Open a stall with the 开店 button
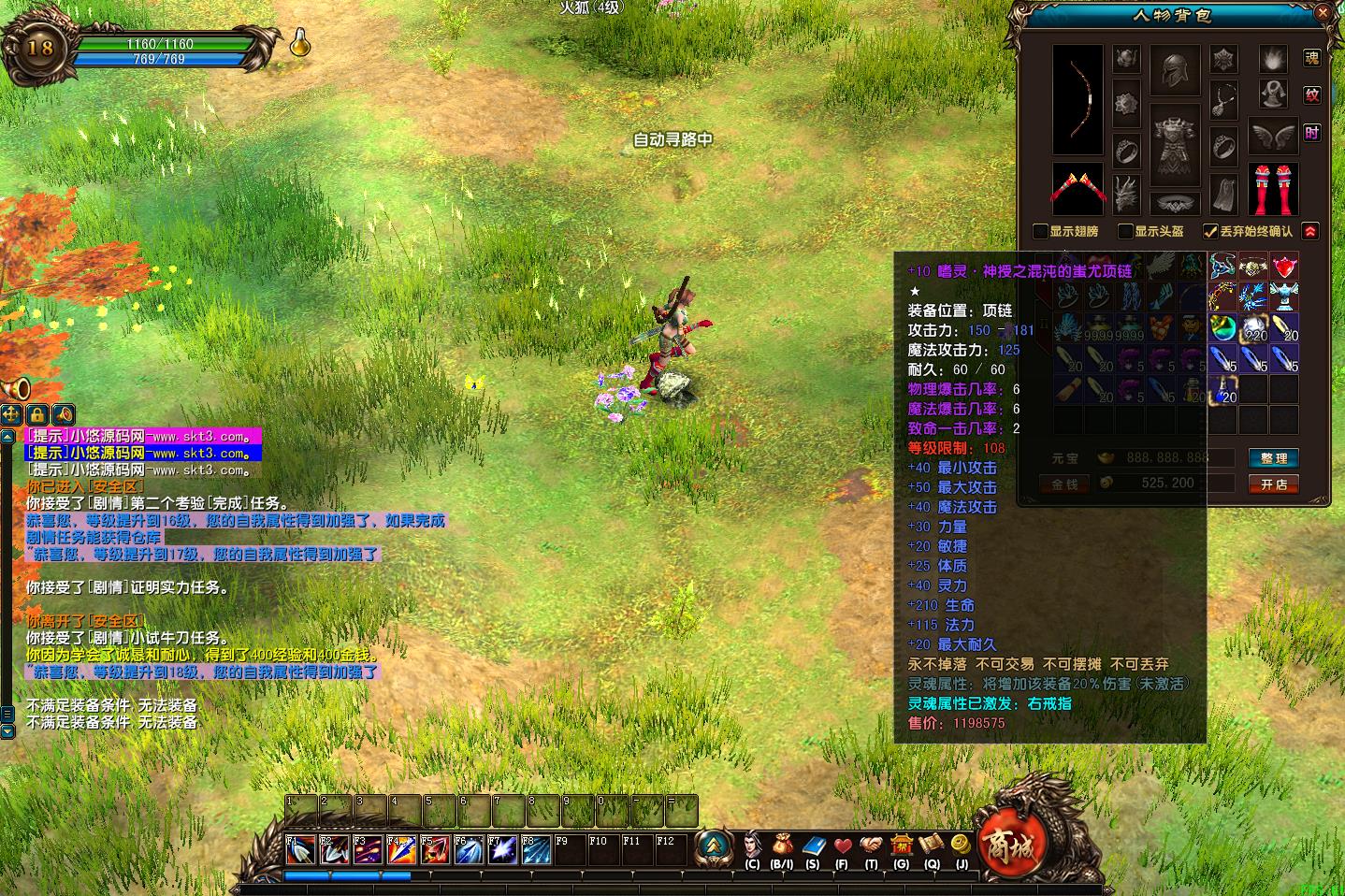The image size is (1345, 896). click(x=1273, y=484)
